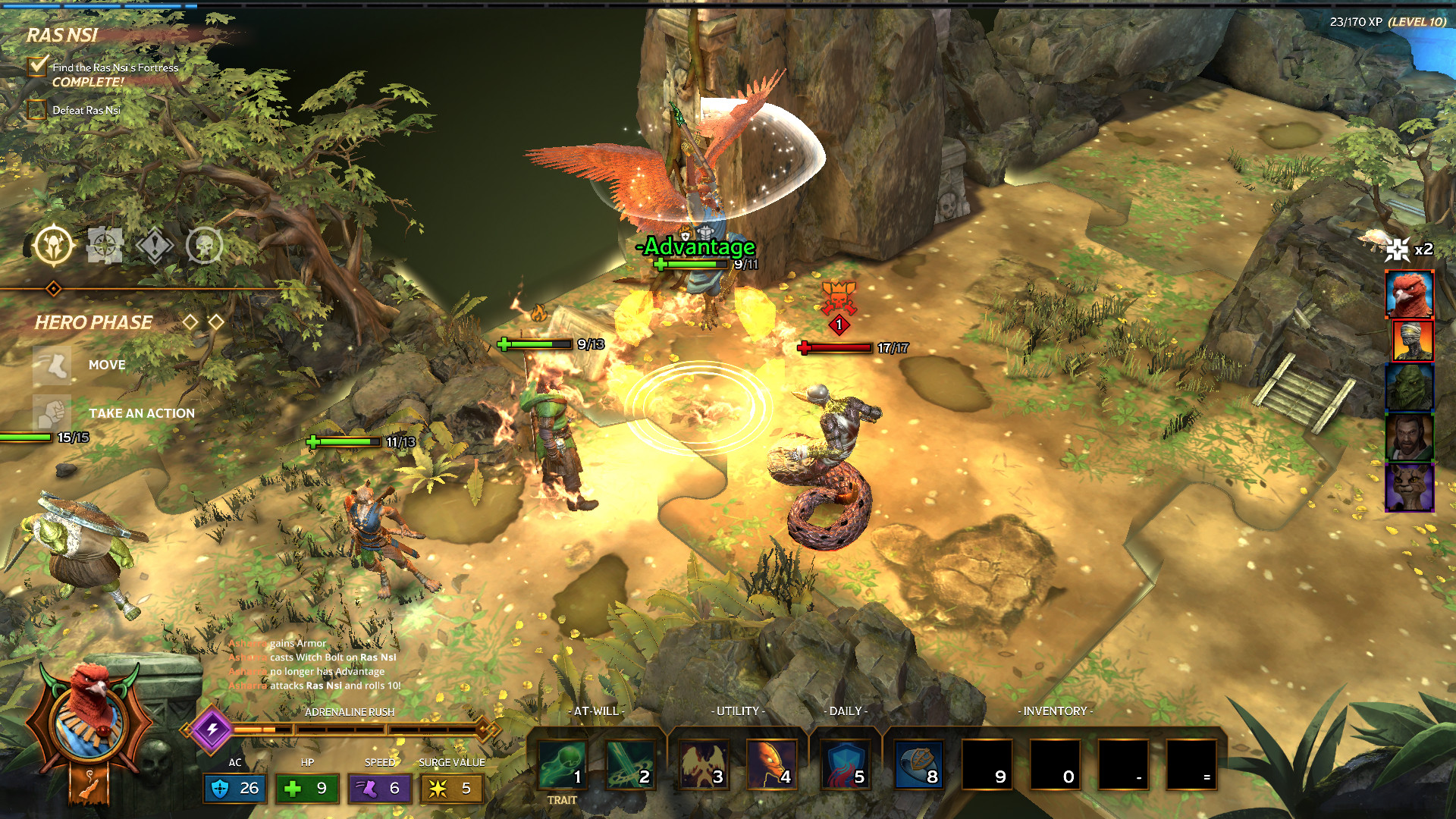Click the Defeat Ras Nsi objective
This screenshot has height=819, width=1456.
point(86,111)
